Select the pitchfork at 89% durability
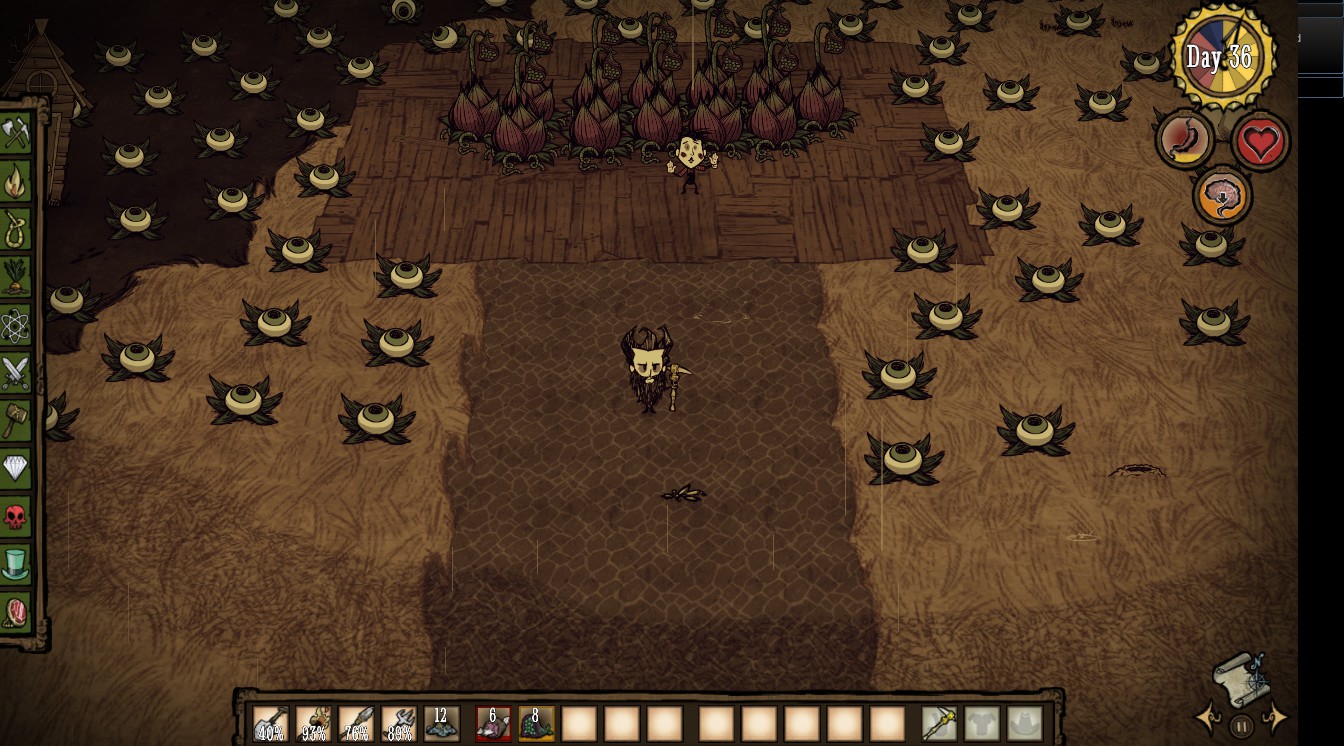1344x746 pixels. coord(399,723)
